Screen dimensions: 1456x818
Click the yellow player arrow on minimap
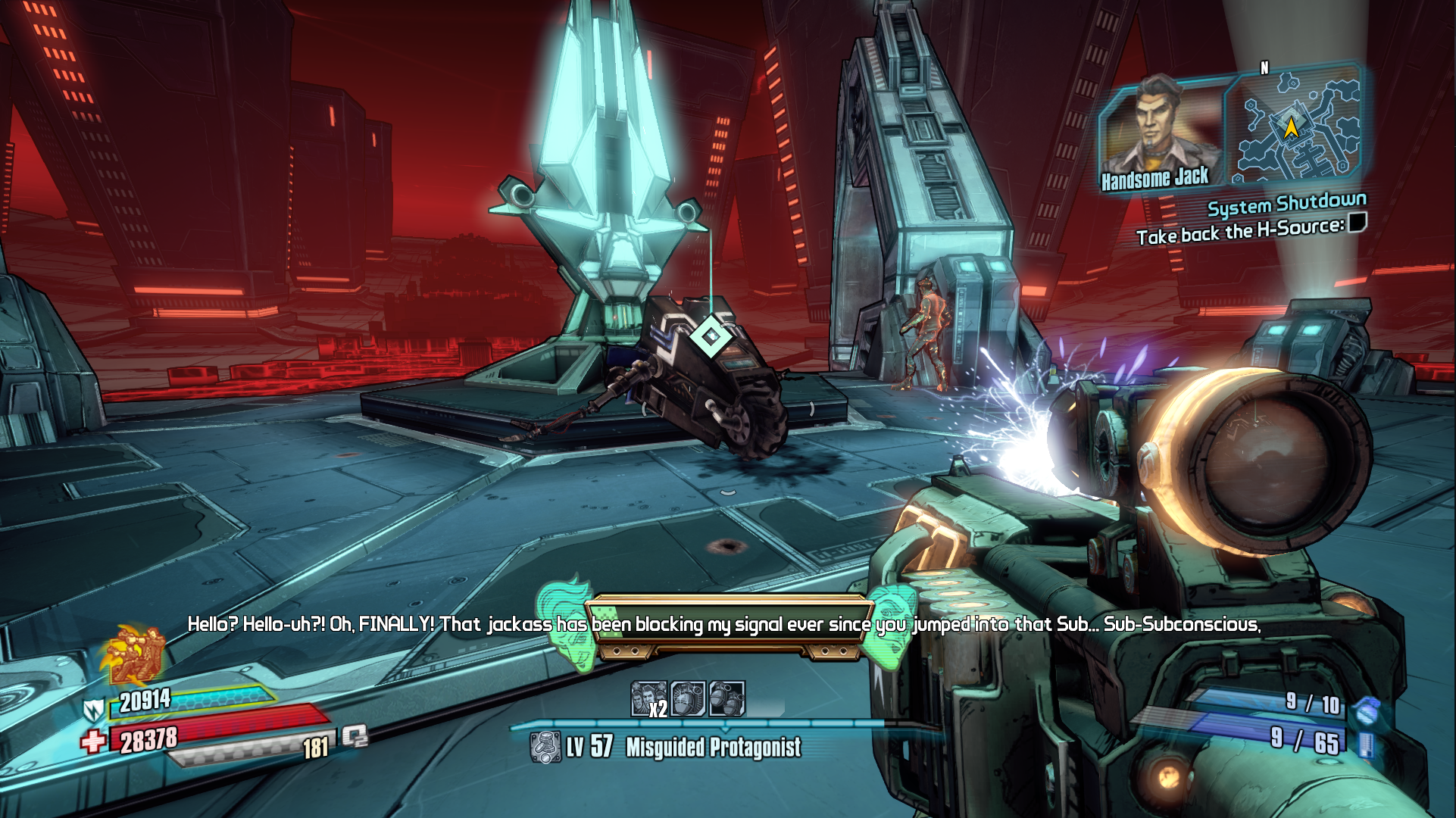tap(1290, 127)
